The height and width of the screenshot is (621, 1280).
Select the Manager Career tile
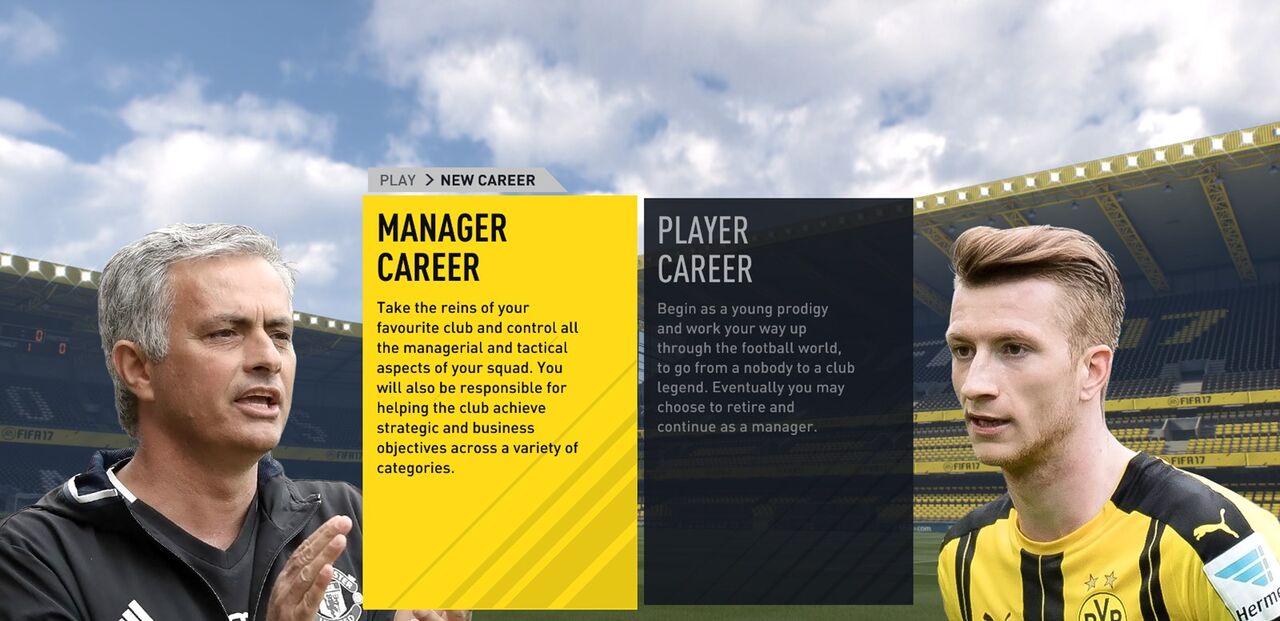(x=499, y=401)
